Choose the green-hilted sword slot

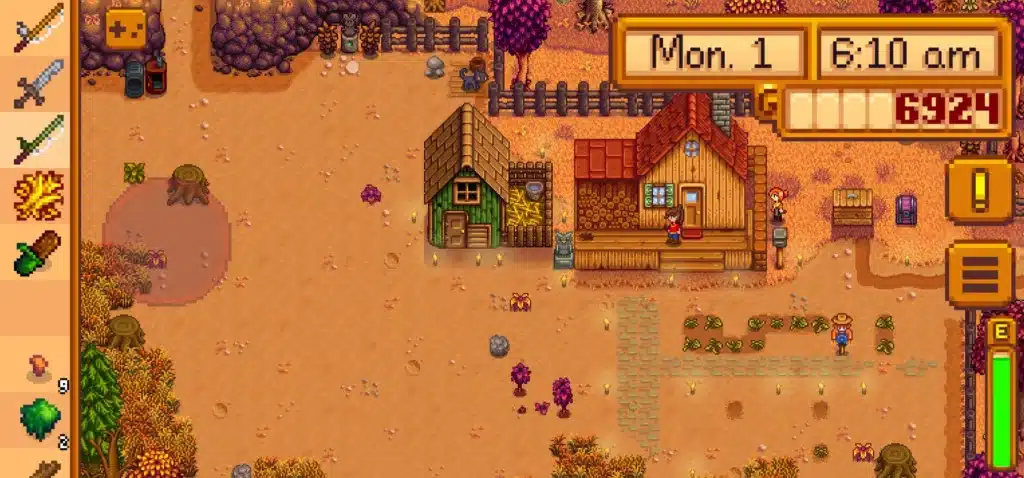pos(38,140)
